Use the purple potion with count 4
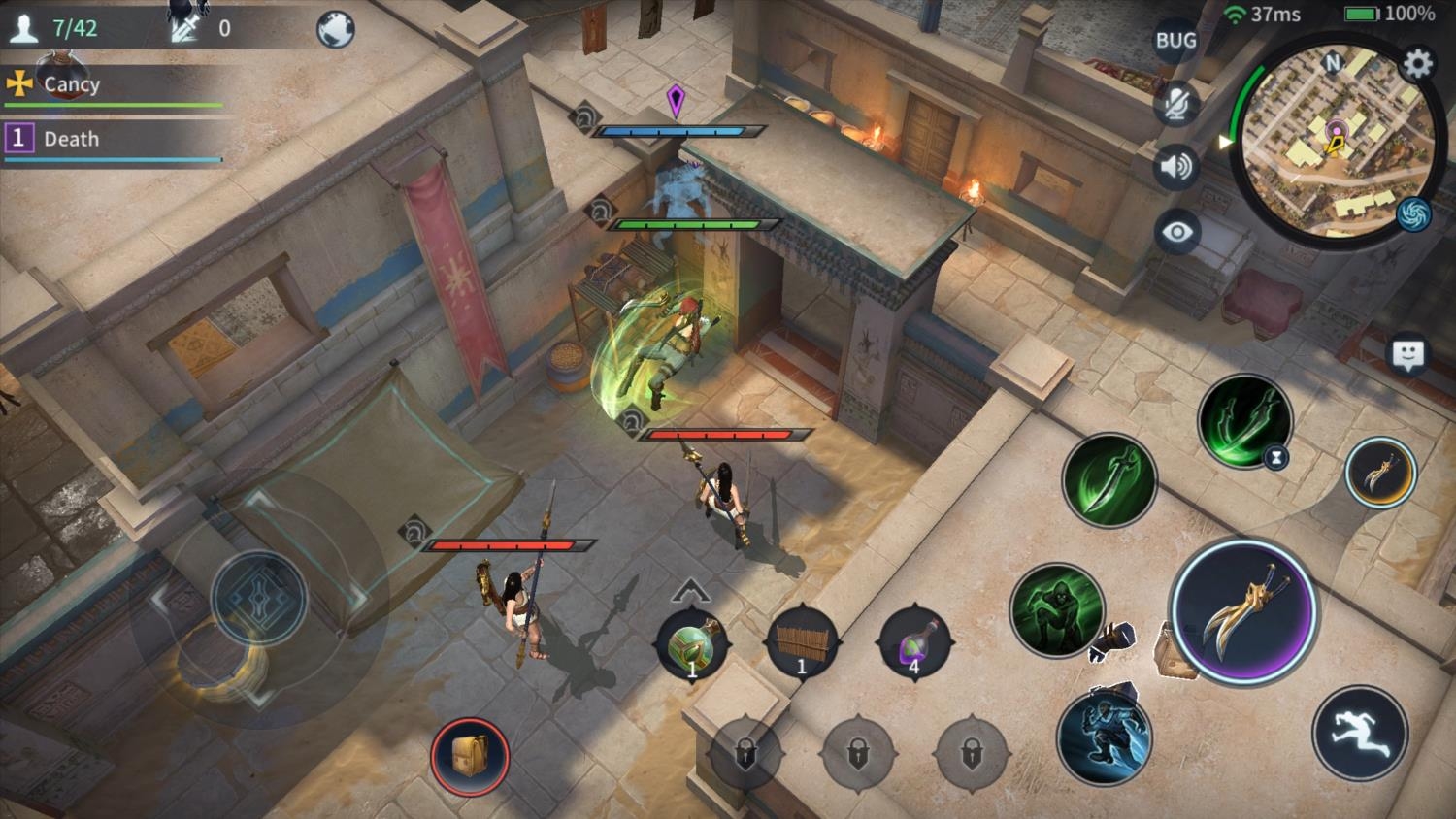The image size is (1456, 819). click(913, 642)
